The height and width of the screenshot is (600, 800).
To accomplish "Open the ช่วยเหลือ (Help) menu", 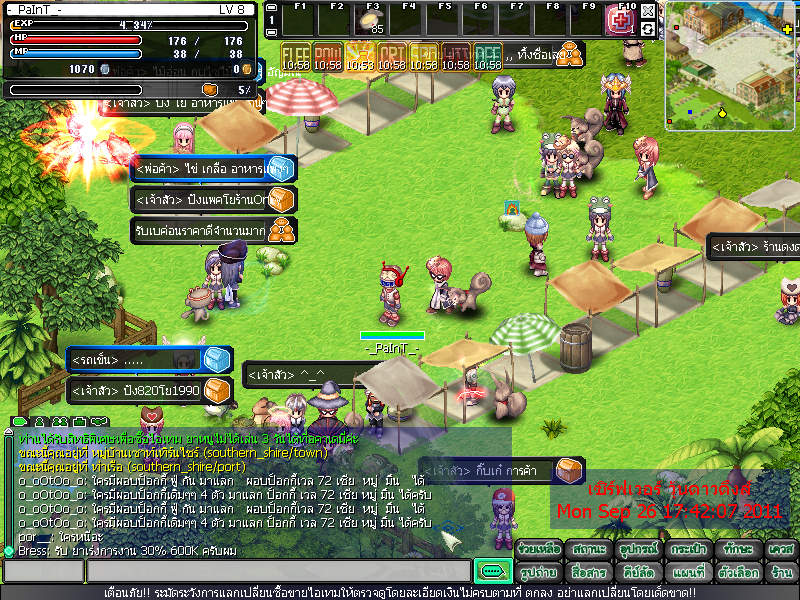I will [538, 550].
